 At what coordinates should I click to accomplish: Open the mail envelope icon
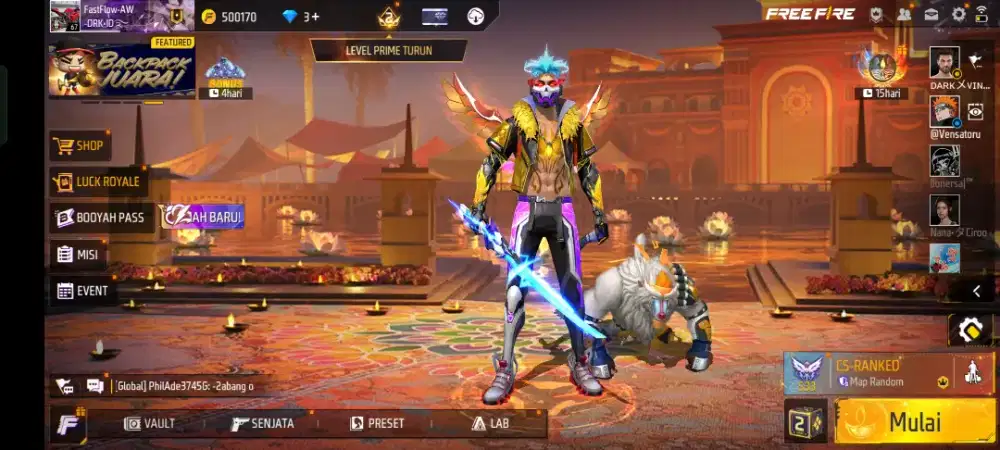point(931,14)
